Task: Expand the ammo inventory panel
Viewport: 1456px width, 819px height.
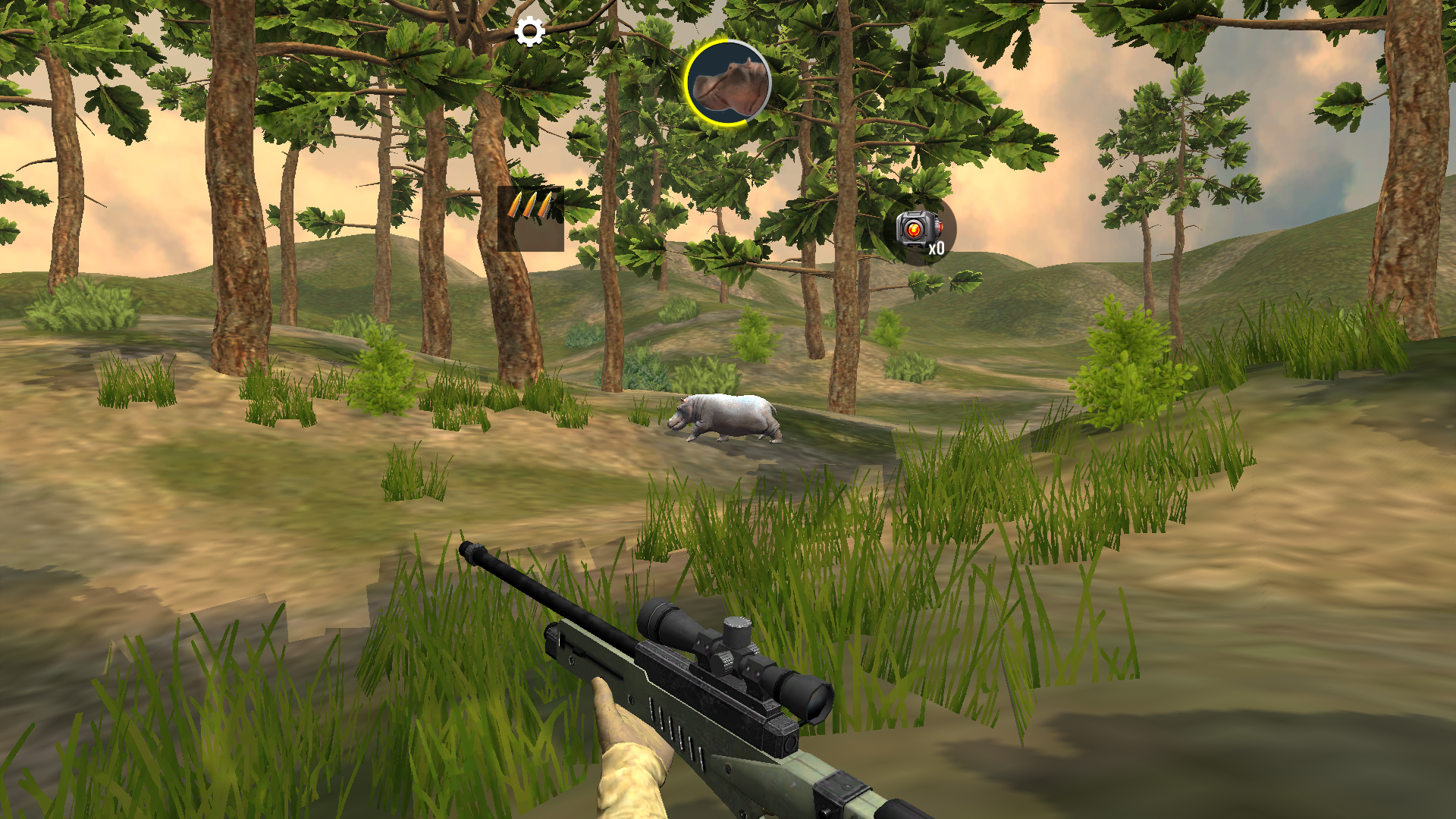Action: (531, 220)
